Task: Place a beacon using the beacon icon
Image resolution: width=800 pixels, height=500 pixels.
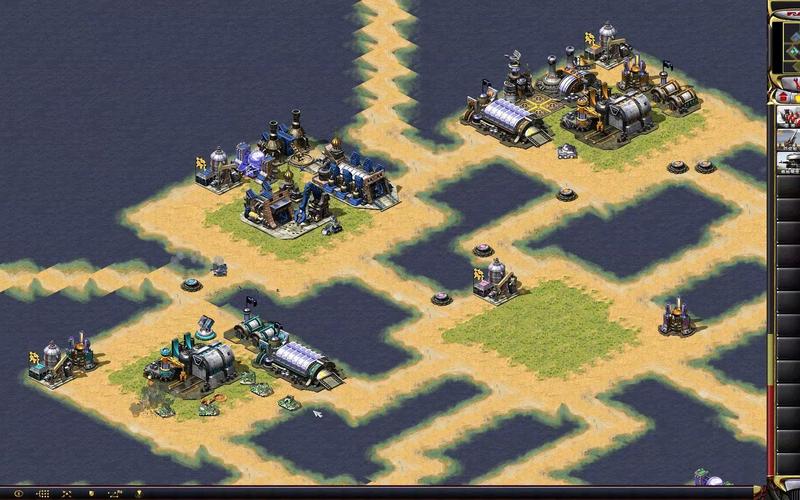Action: pos(139,493)
